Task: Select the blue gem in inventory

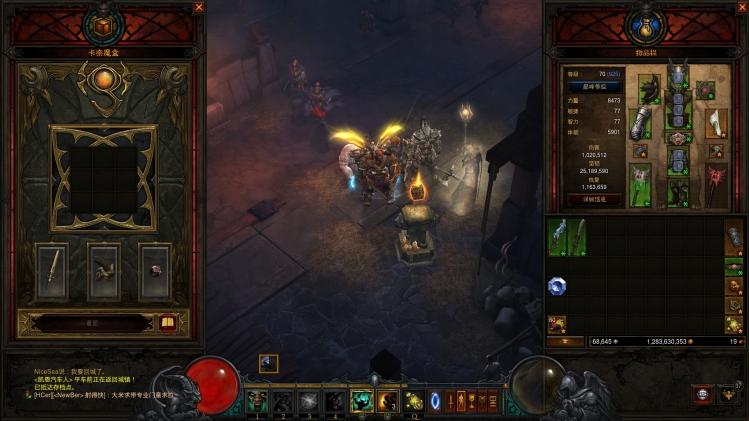Action: click(x=556, y=285)
